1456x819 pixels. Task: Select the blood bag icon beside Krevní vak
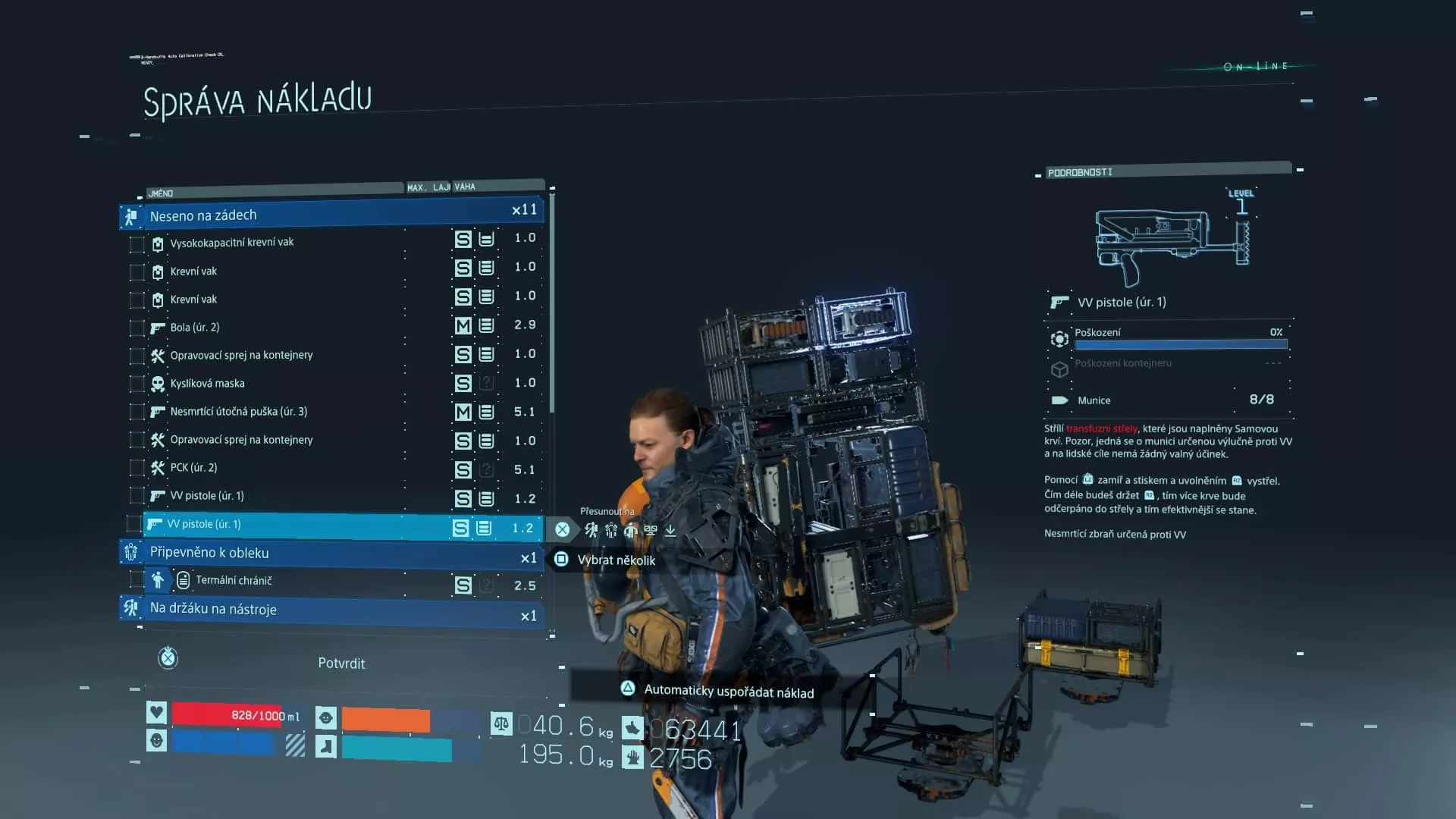click(157, 271)
